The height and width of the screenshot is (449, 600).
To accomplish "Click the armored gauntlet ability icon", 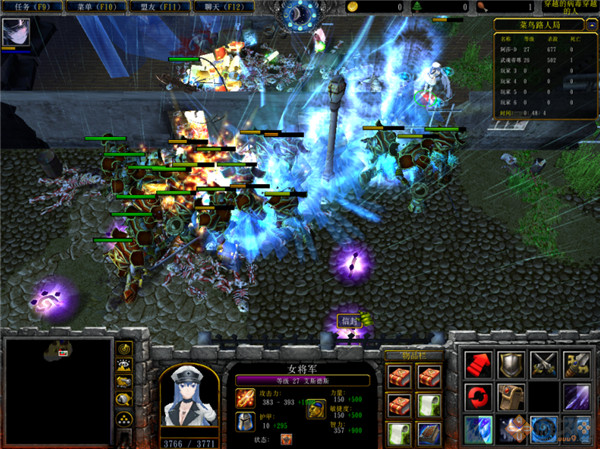I will pyautogui.click(x=510, y=397).
